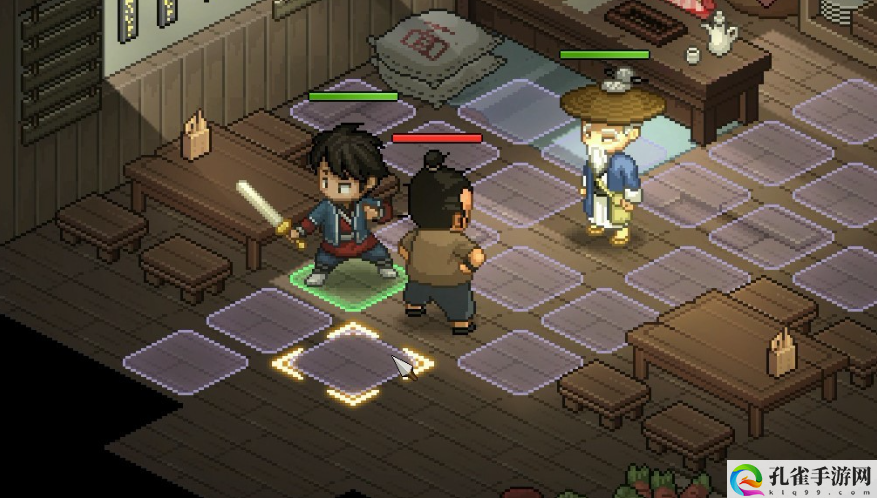The width and height of the screenshot is (877, 498).
Task: Select the straw-hat old man unit
Action: pos(604,165)
